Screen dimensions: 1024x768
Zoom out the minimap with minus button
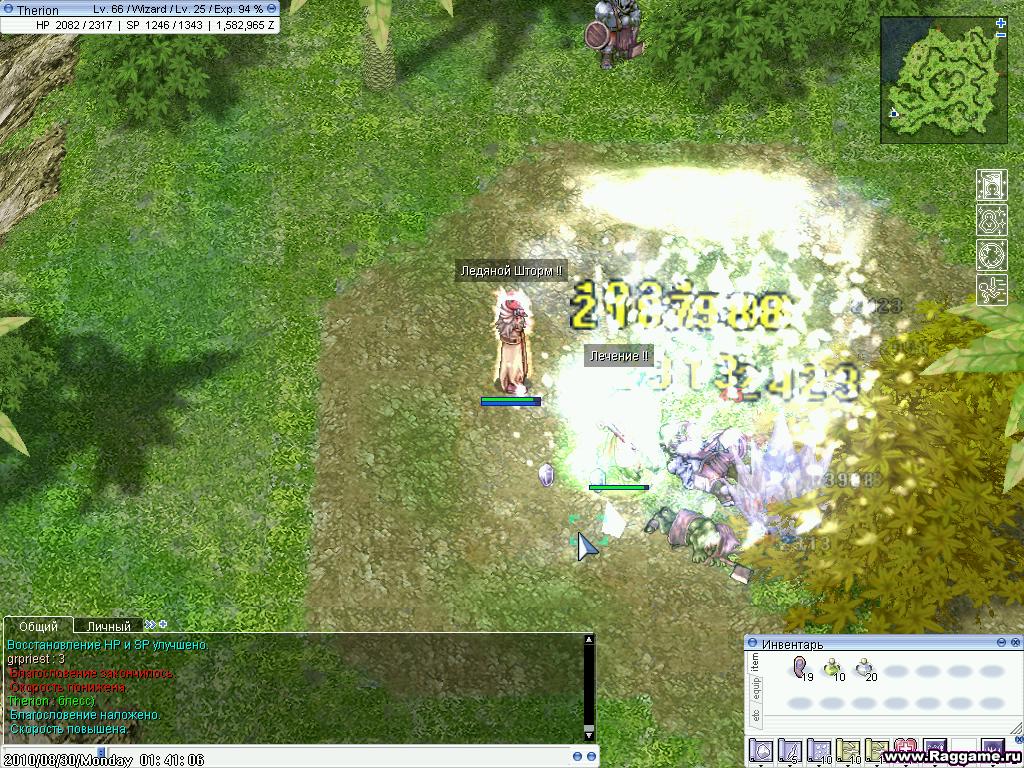1001,35
